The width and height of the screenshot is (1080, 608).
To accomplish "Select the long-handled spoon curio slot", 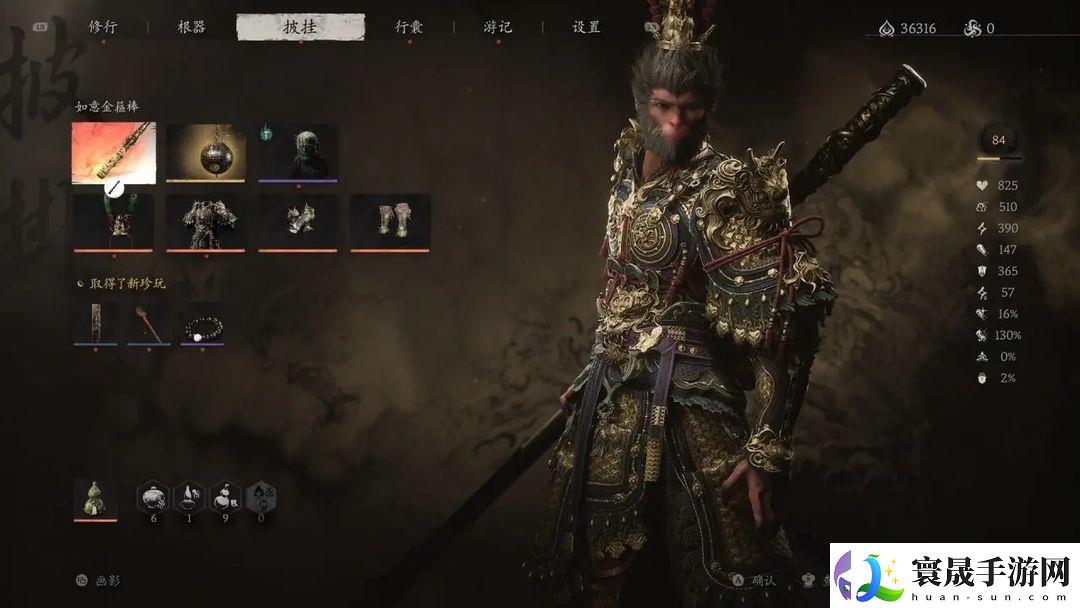I will point(148,323).
